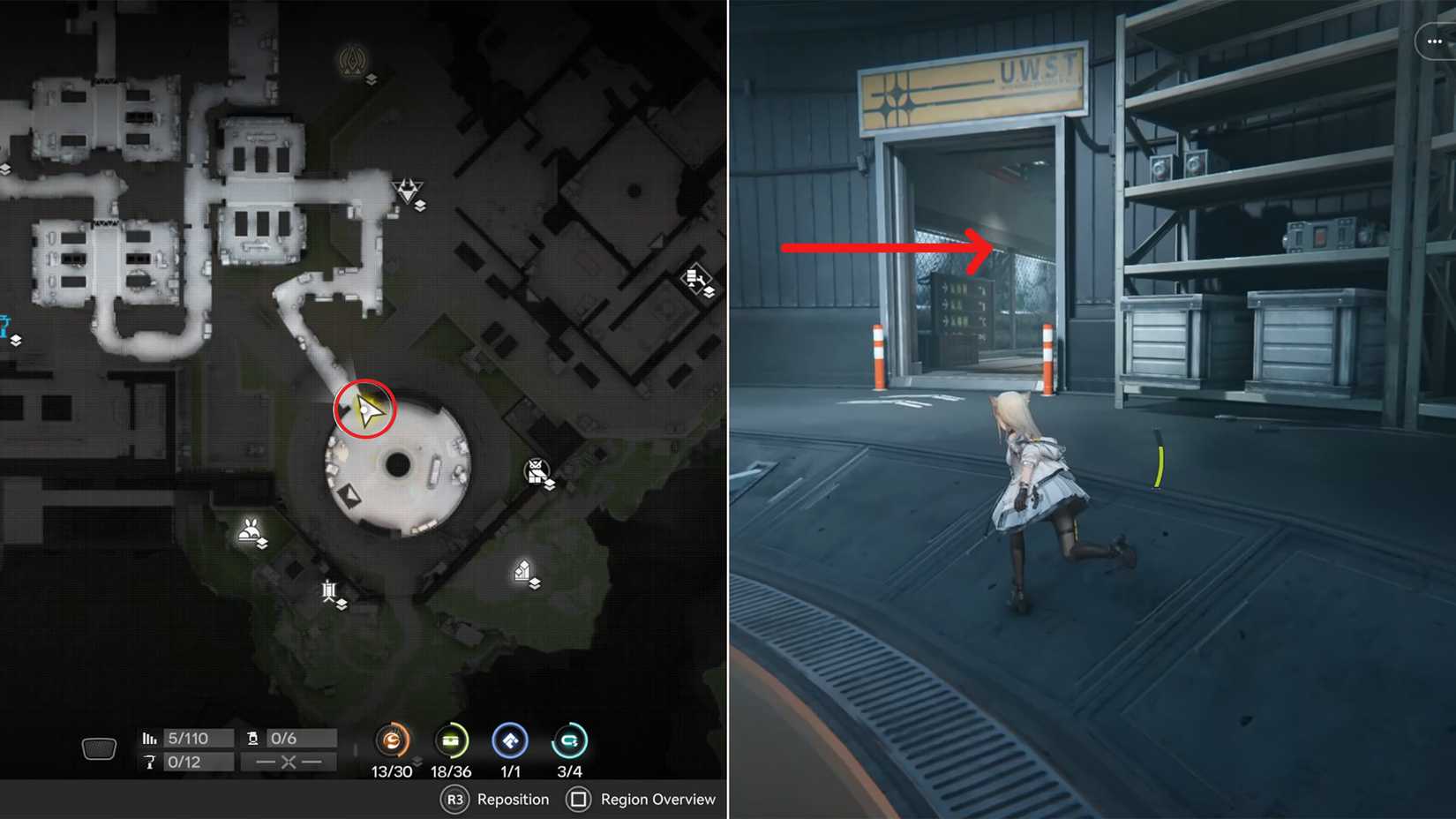
Task: Toggle the floor indicator beside the faction emblem
Action: (x=372, y=79)
